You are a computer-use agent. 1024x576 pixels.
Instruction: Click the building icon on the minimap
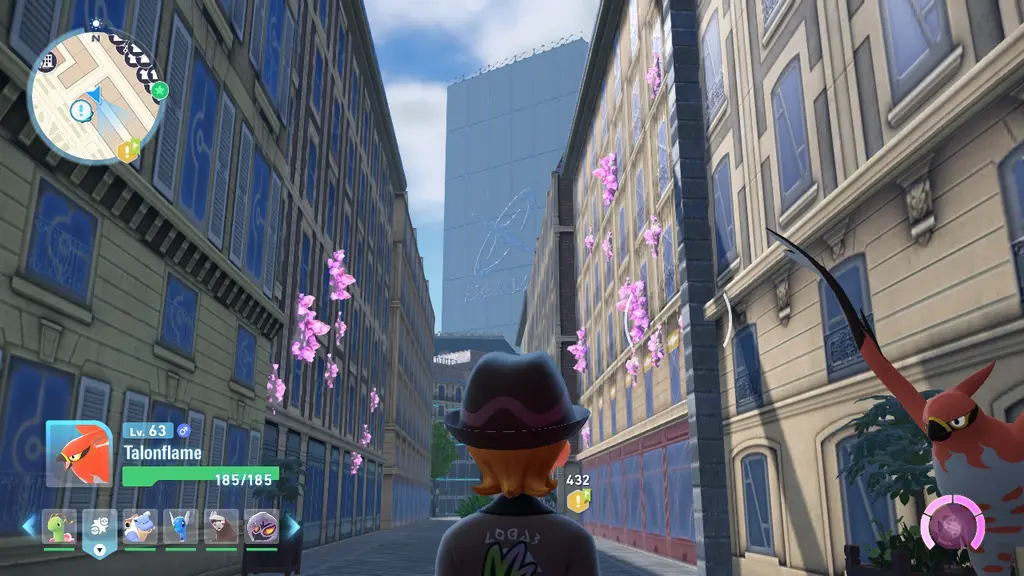tap(46, 60)
